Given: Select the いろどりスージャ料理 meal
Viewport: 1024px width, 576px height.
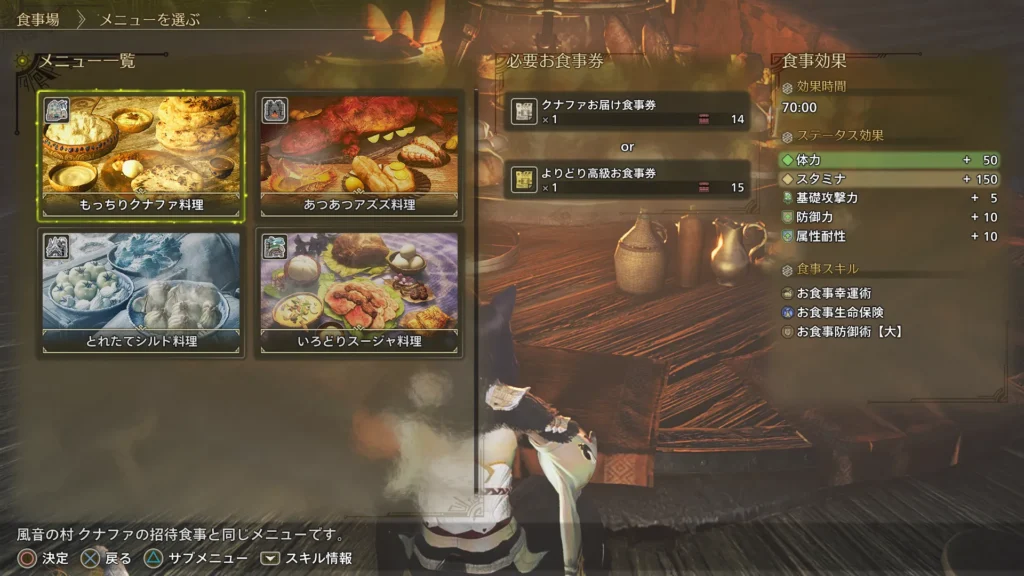Looking at the screenshot, I should pos(360,292).
